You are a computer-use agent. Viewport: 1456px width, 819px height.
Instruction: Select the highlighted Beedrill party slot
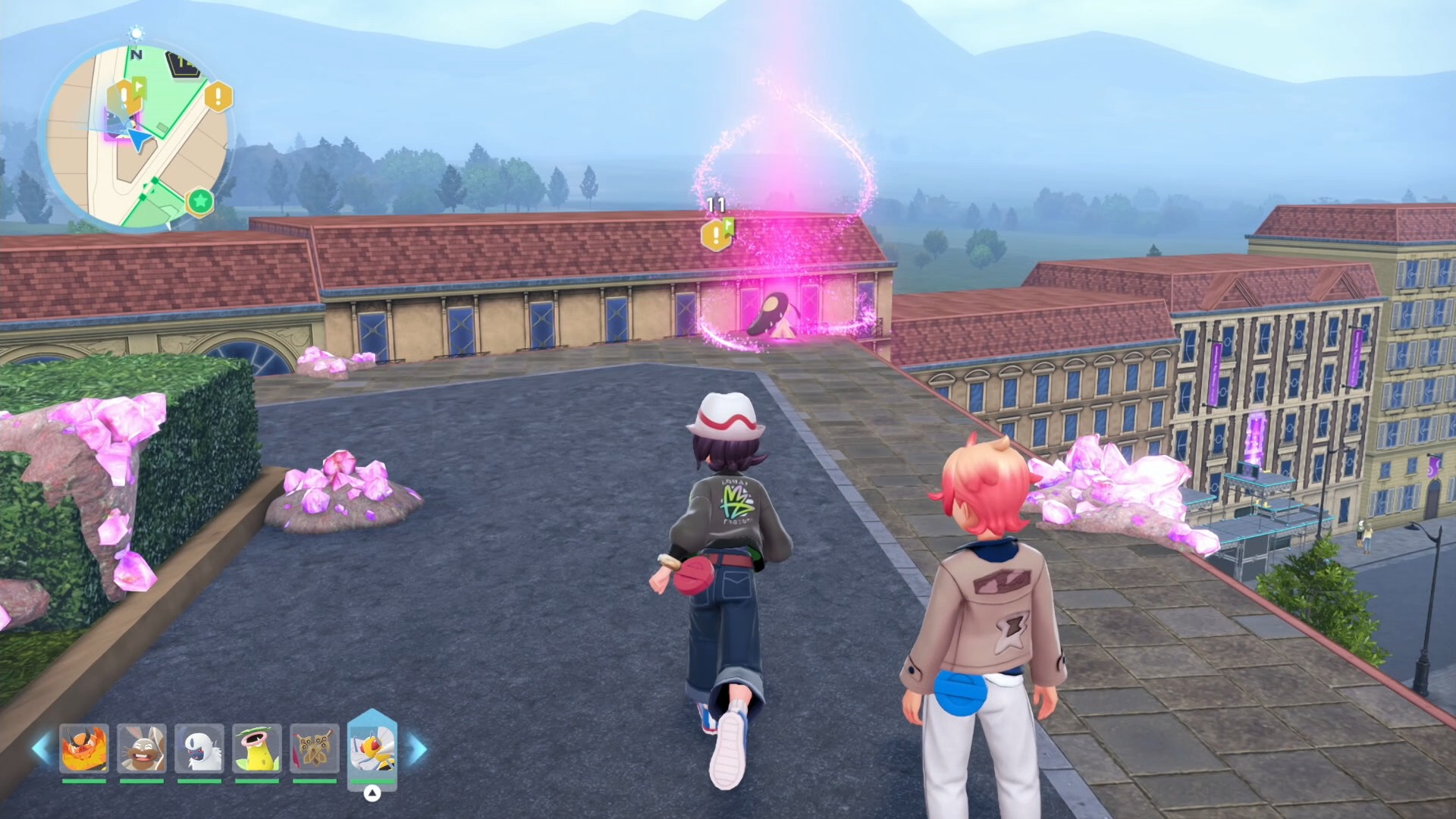coord(372,746)
